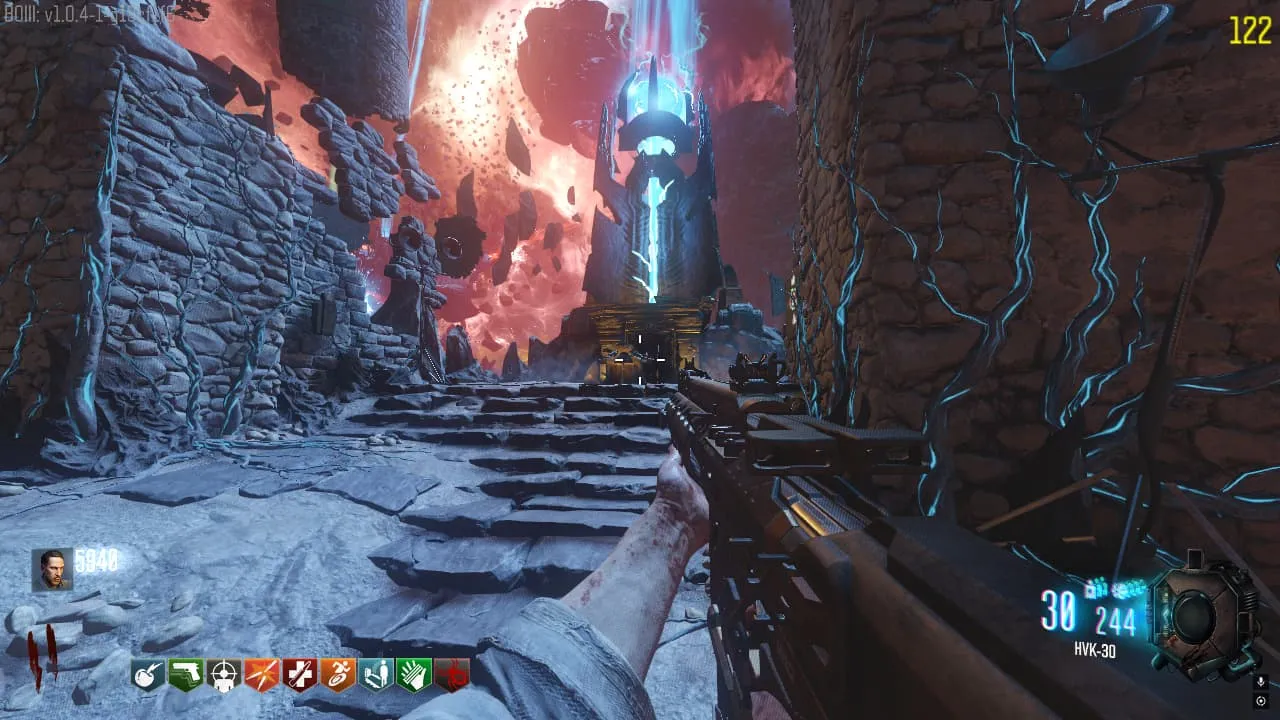Click the player character portrait
The height and width of the screenshot is (720, 1280).
(52, 569)
